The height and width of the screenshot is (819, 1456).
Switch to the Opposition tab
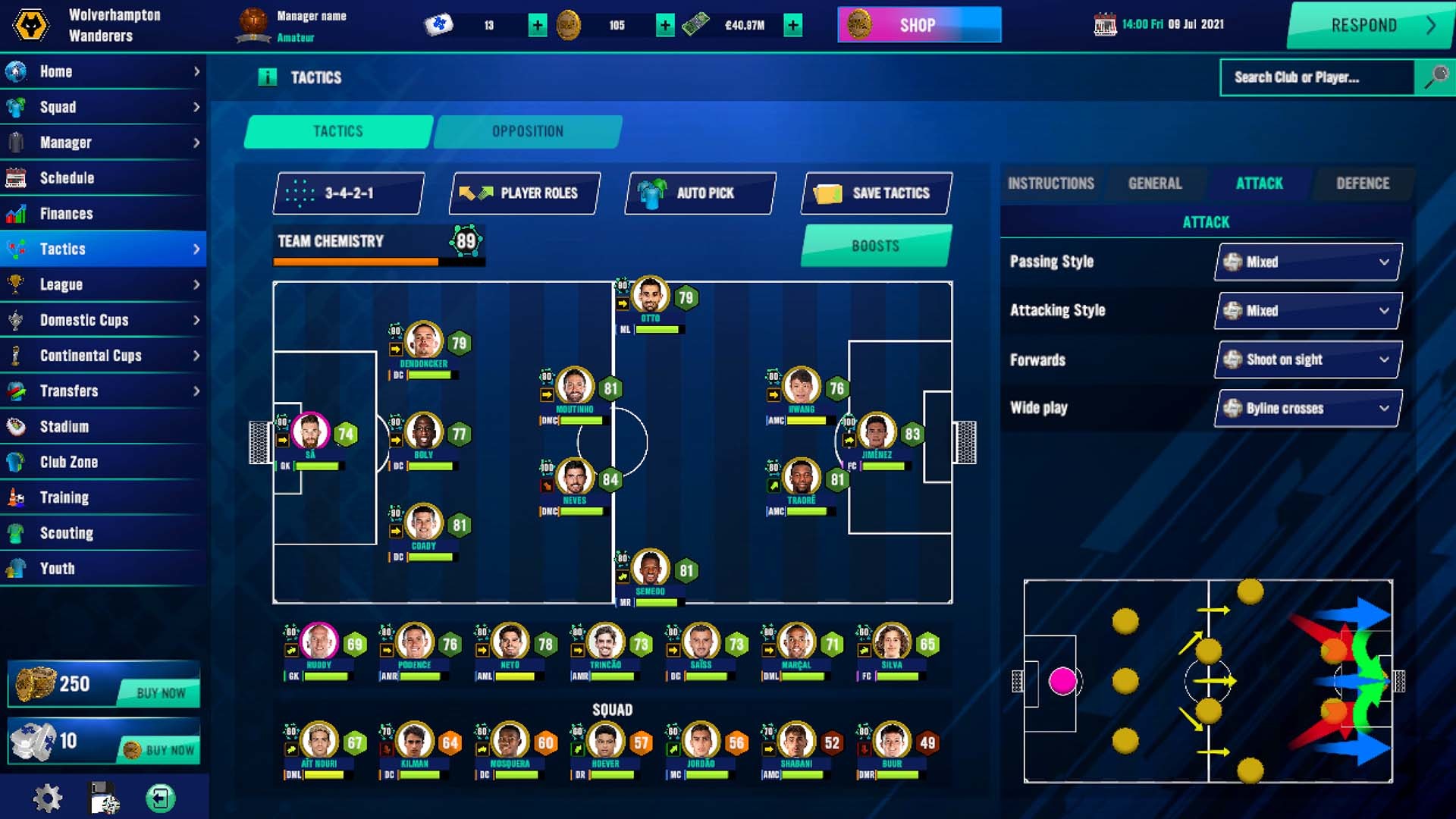point(529,130)
